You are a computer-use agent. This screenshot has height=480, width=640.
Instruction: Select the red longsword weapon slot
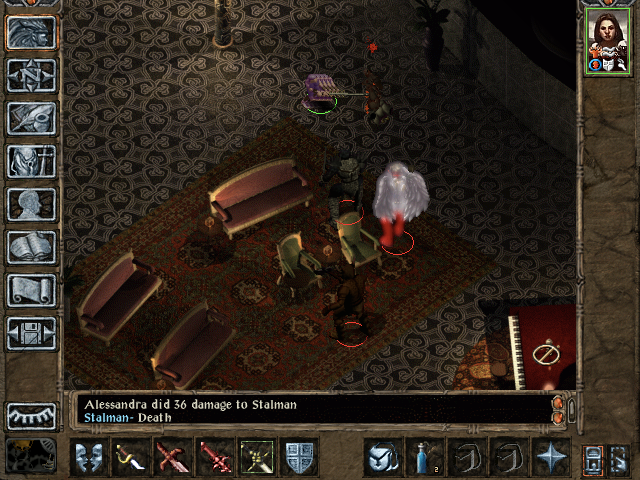[x=215, y=457]
